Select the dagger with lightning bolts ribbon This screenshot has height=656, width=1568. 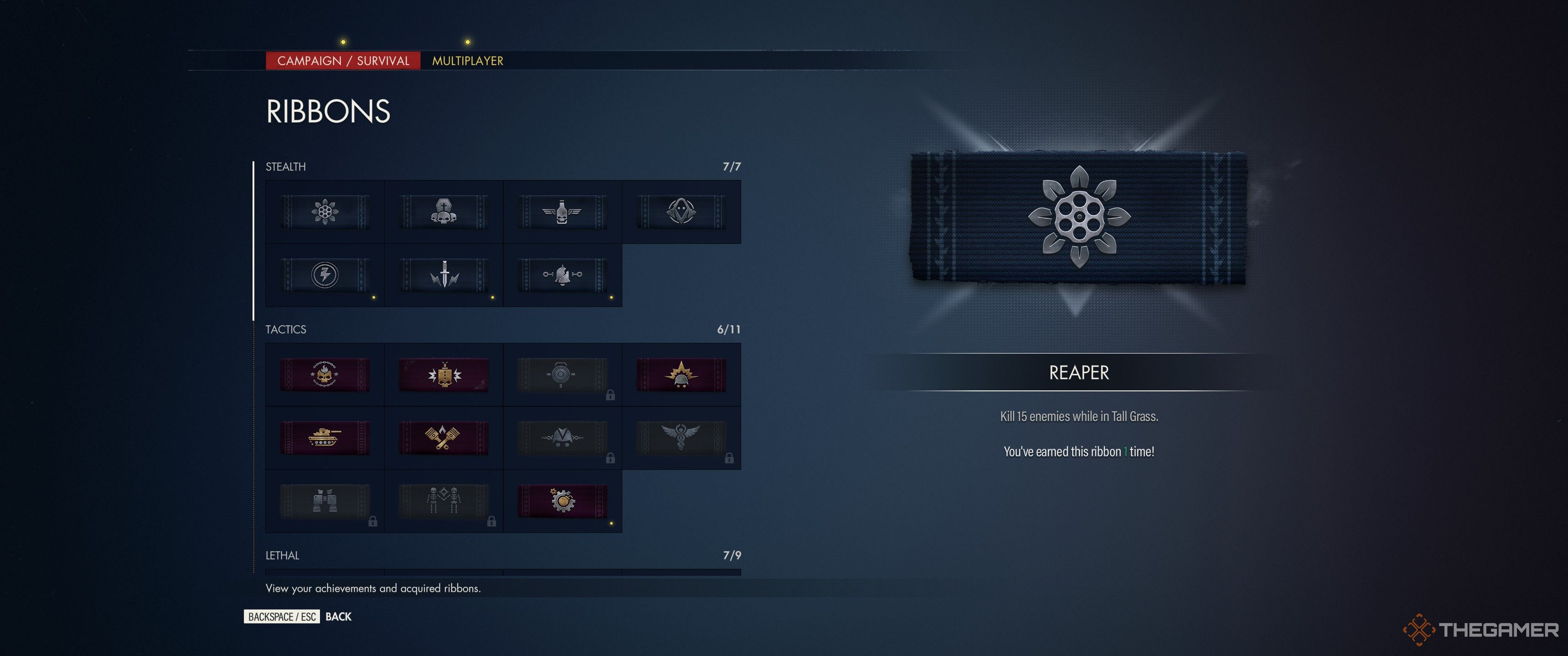click(444, 275)
